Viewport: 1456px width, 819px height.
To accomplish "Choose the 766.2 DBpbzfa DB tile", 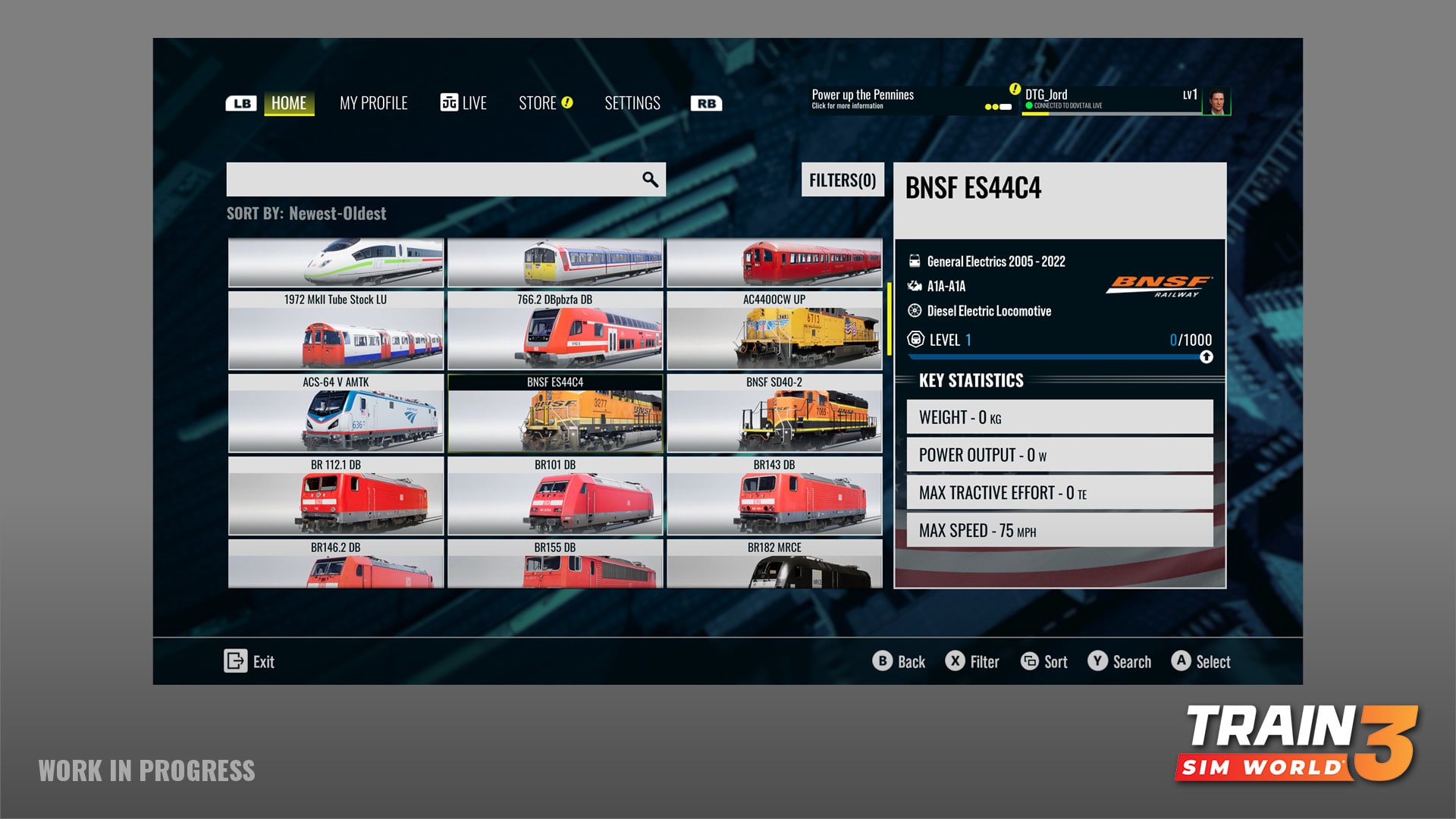I will pyautogui.click(x=554, y=331).
